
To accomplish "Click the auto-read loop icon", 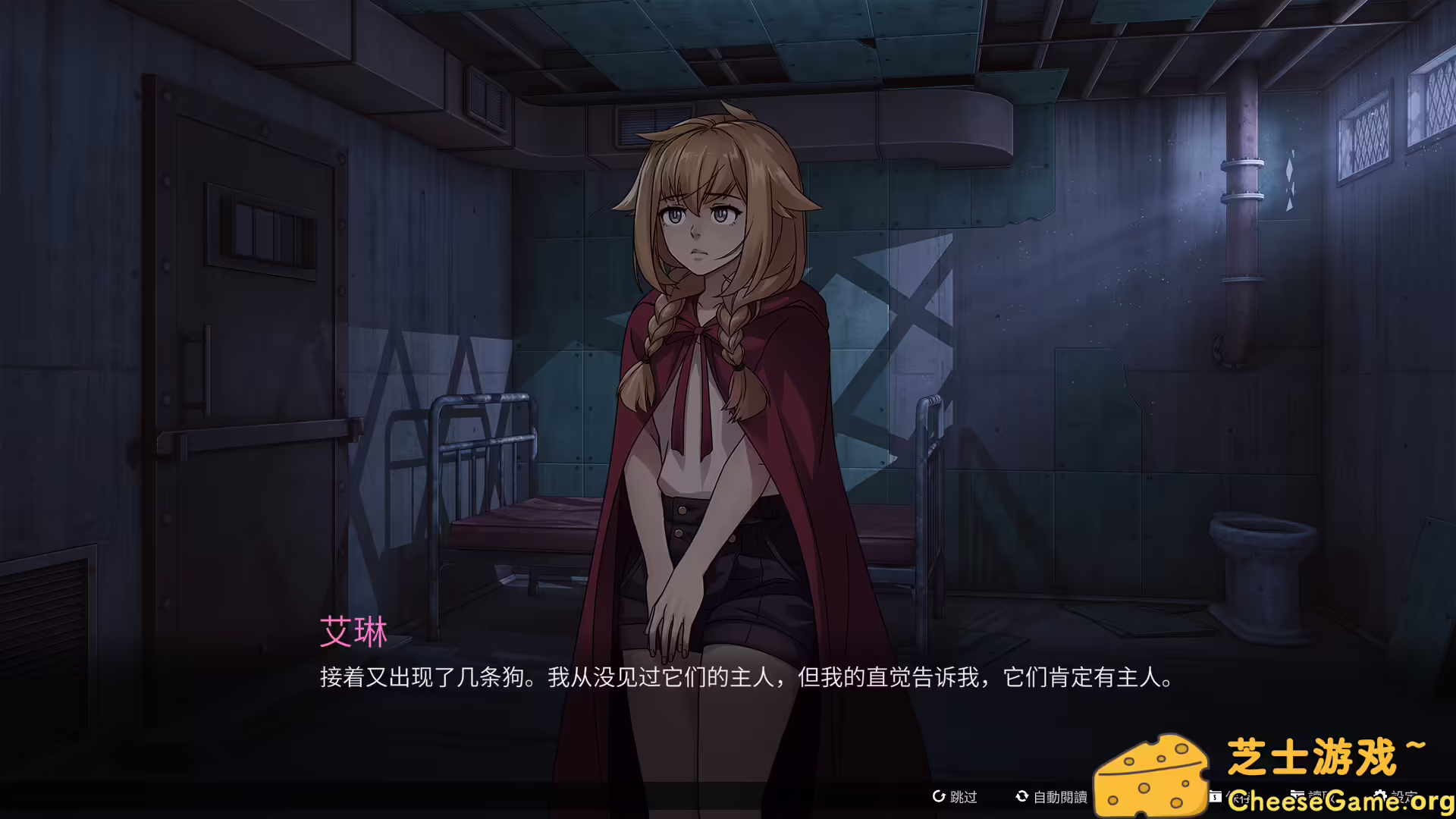I will (1022, 797).
